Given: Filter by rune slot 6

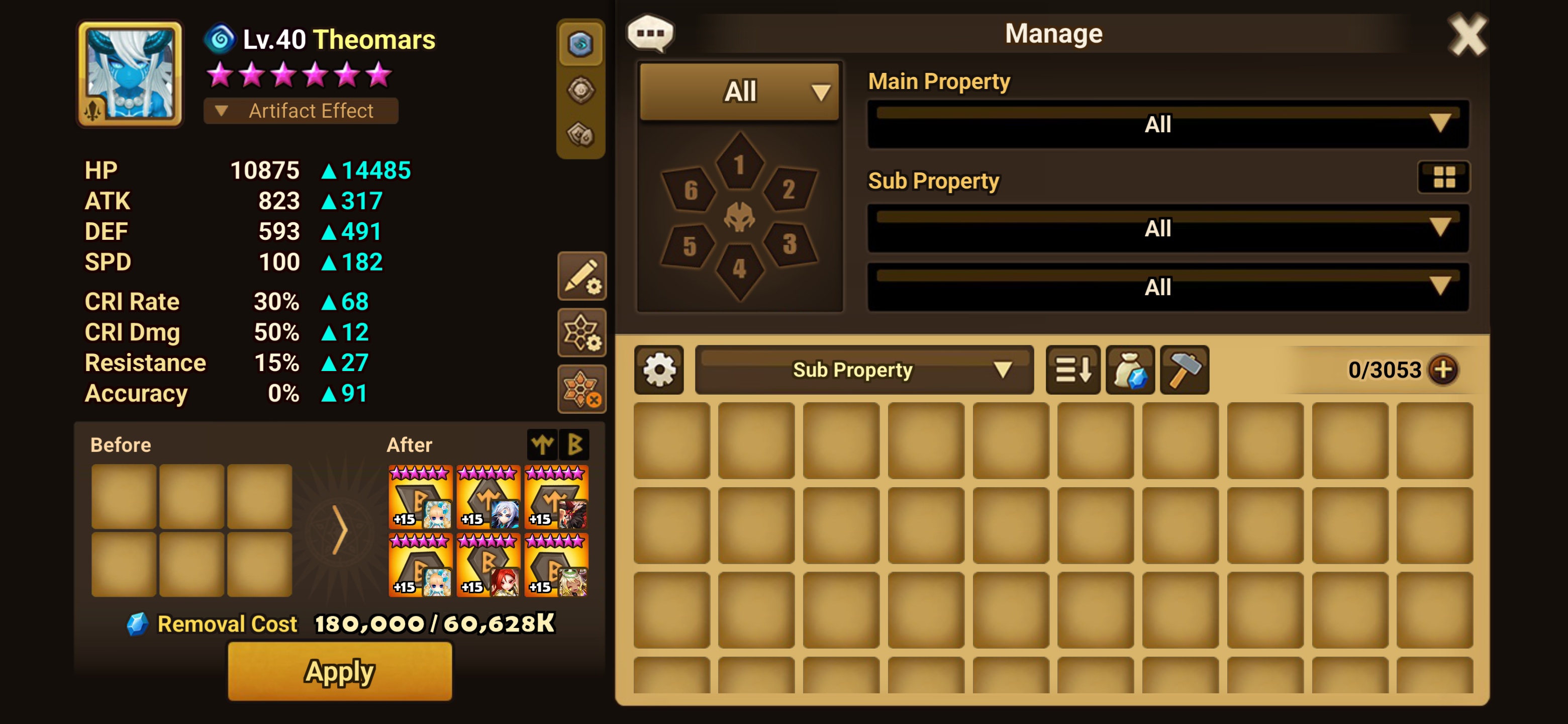Looking at the screenshot, I should pos(690,190).
